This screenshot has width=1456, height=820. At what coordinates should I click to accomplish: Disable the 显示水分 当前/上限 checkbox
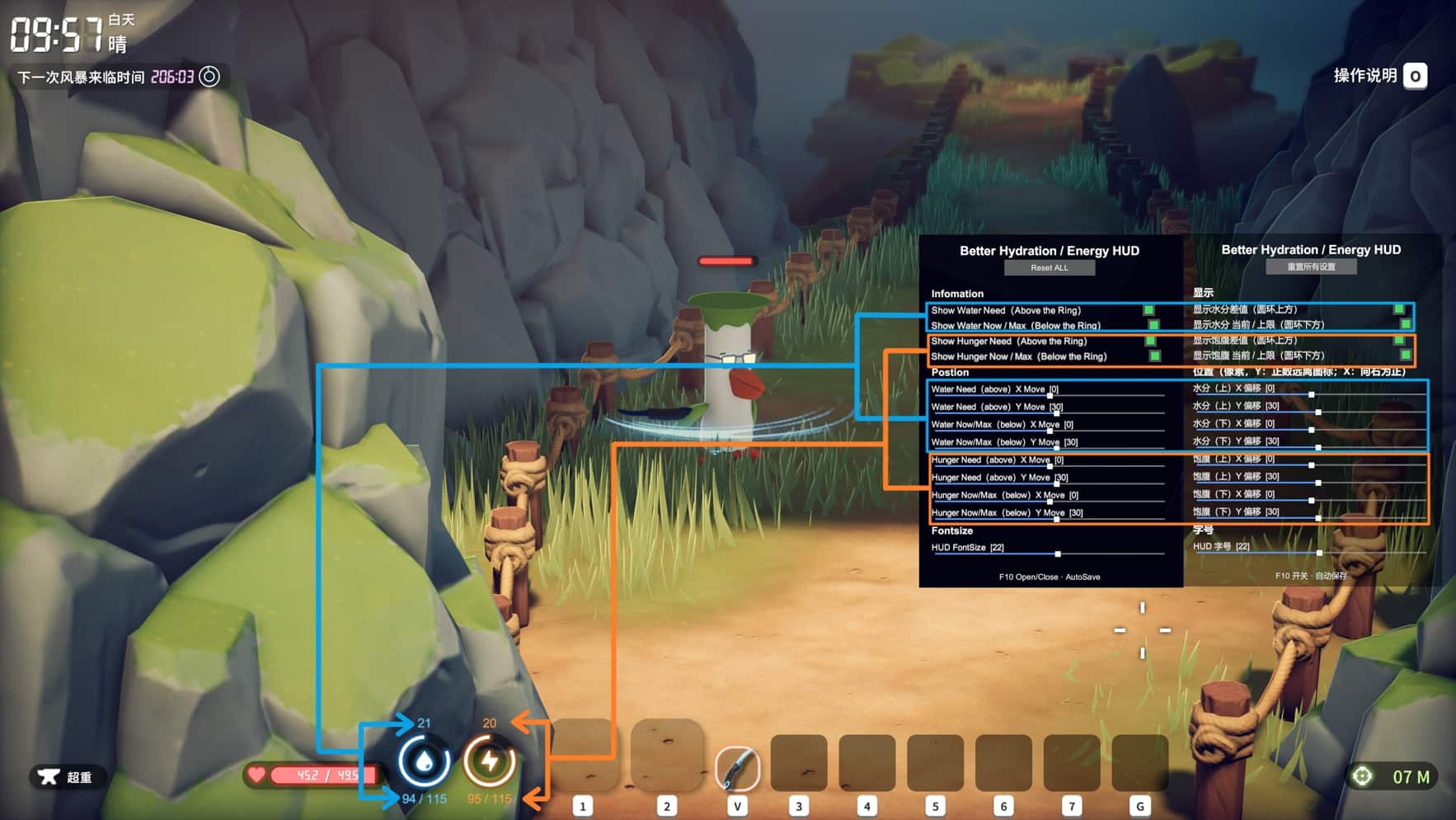coord(1405,324)
